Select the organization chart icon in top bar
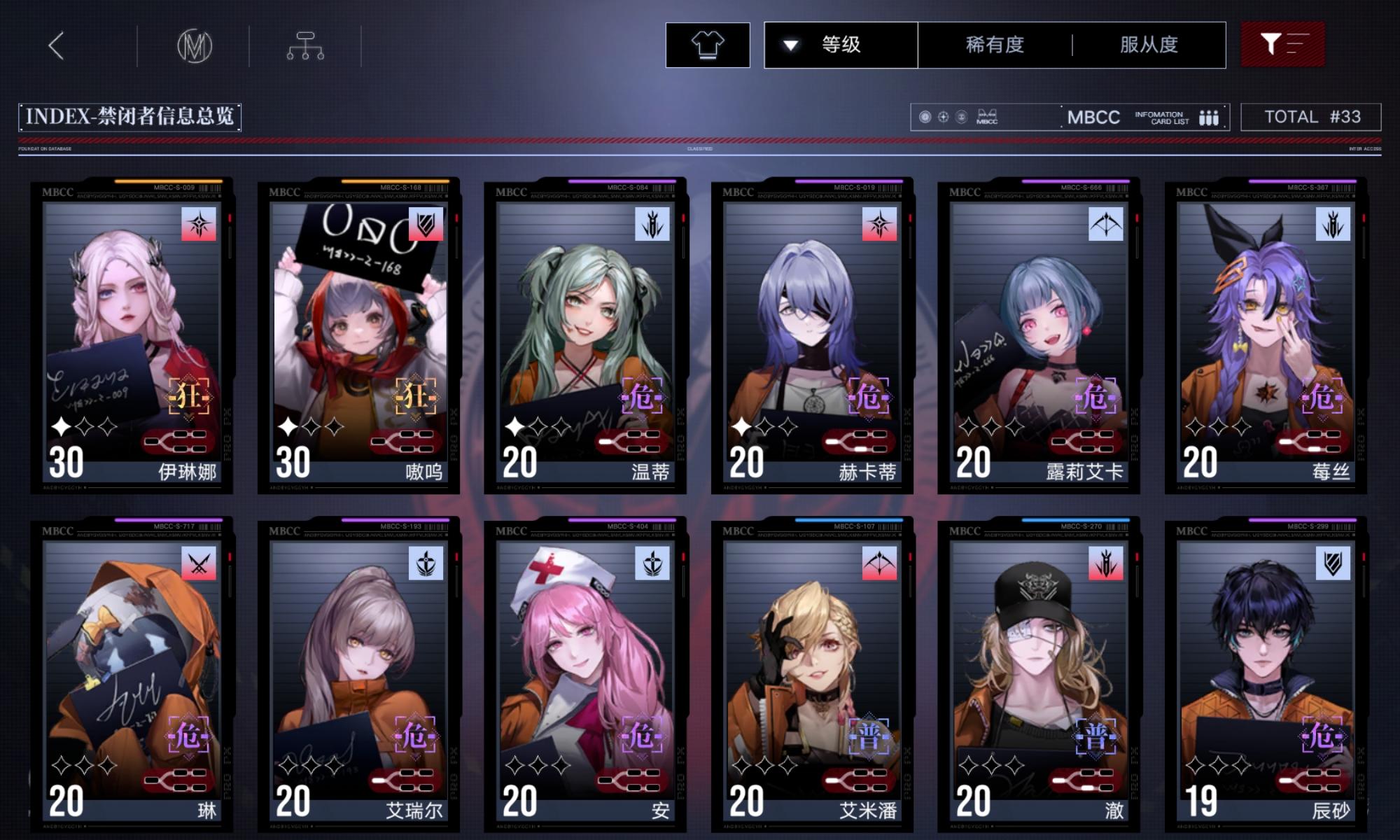 306,44
